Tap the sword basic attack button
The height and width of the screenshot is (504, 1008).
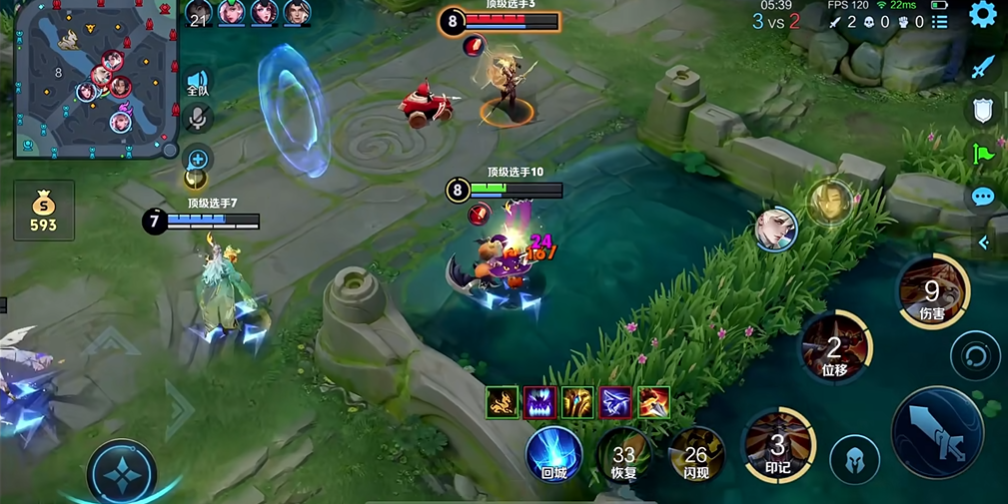pyautogui.click(x=937, y=431)
